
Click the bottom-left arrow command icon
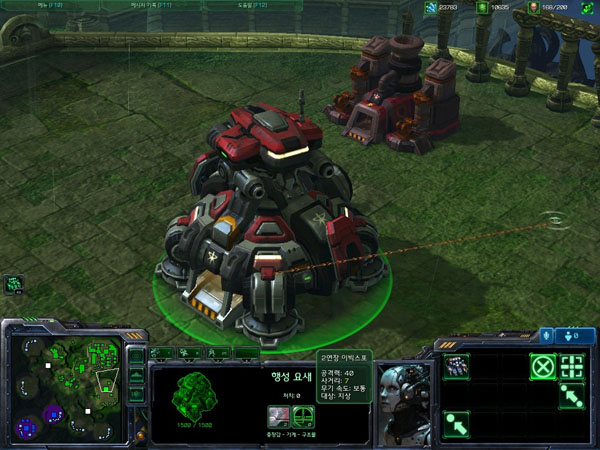(456, 423)
